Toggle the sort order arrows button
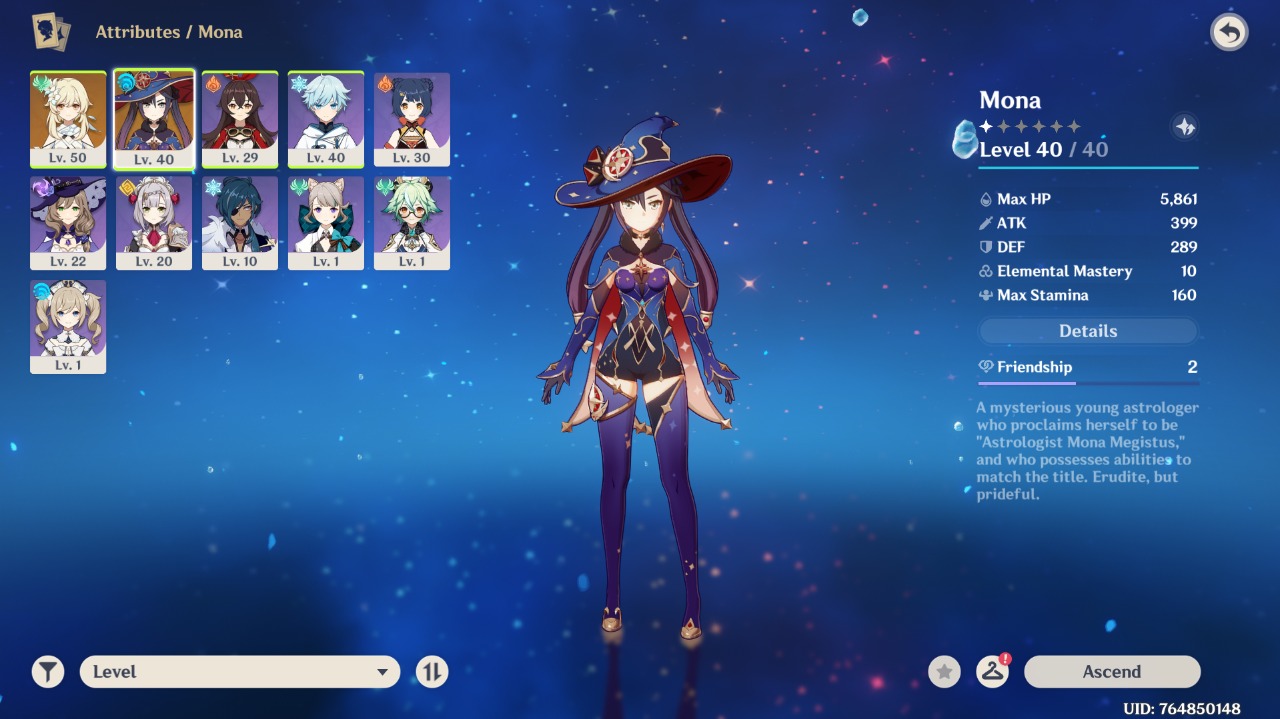 tap(432, 672)
